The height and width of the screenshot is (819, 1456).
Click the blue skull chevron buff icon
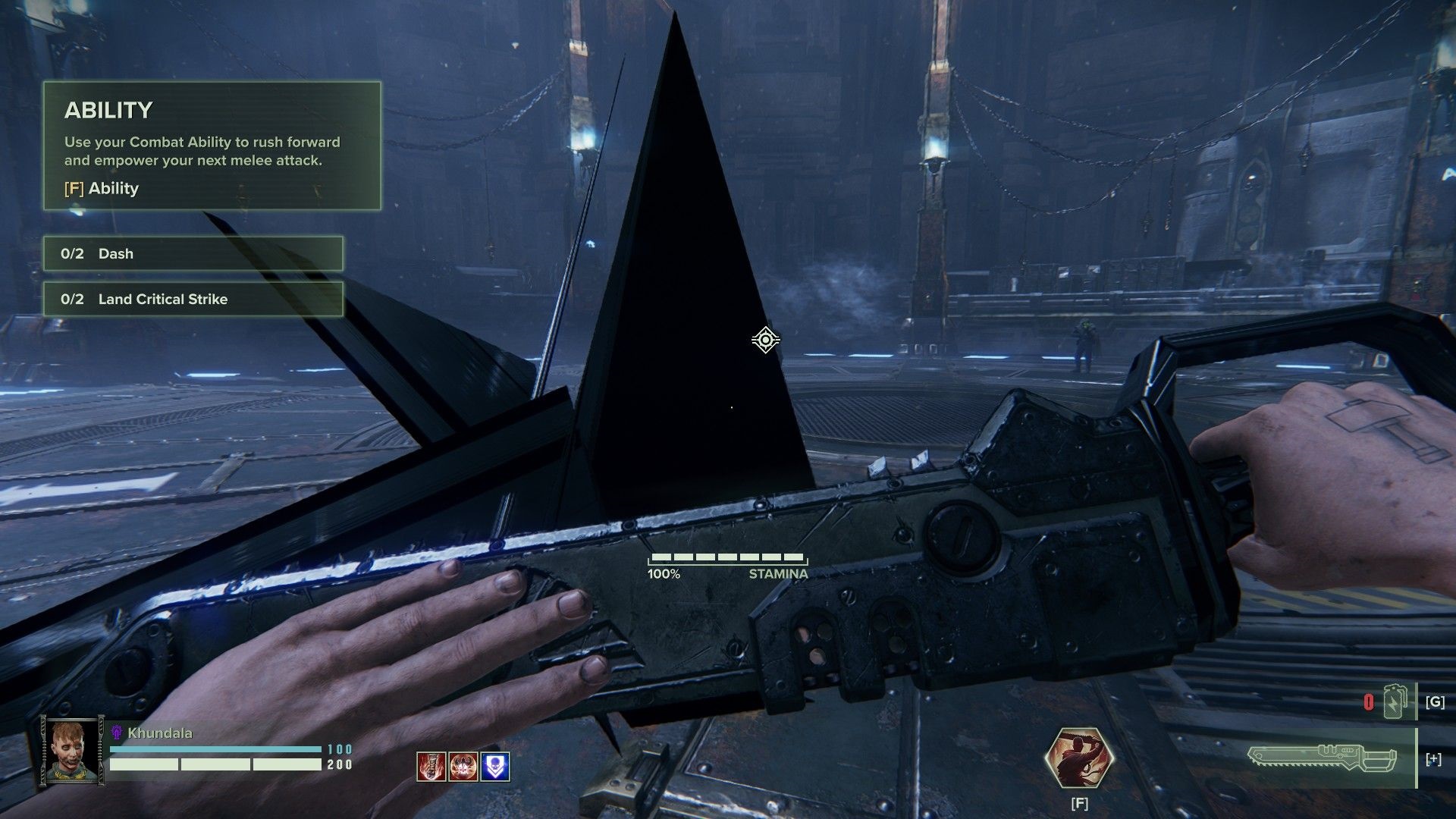coord(494,767)
